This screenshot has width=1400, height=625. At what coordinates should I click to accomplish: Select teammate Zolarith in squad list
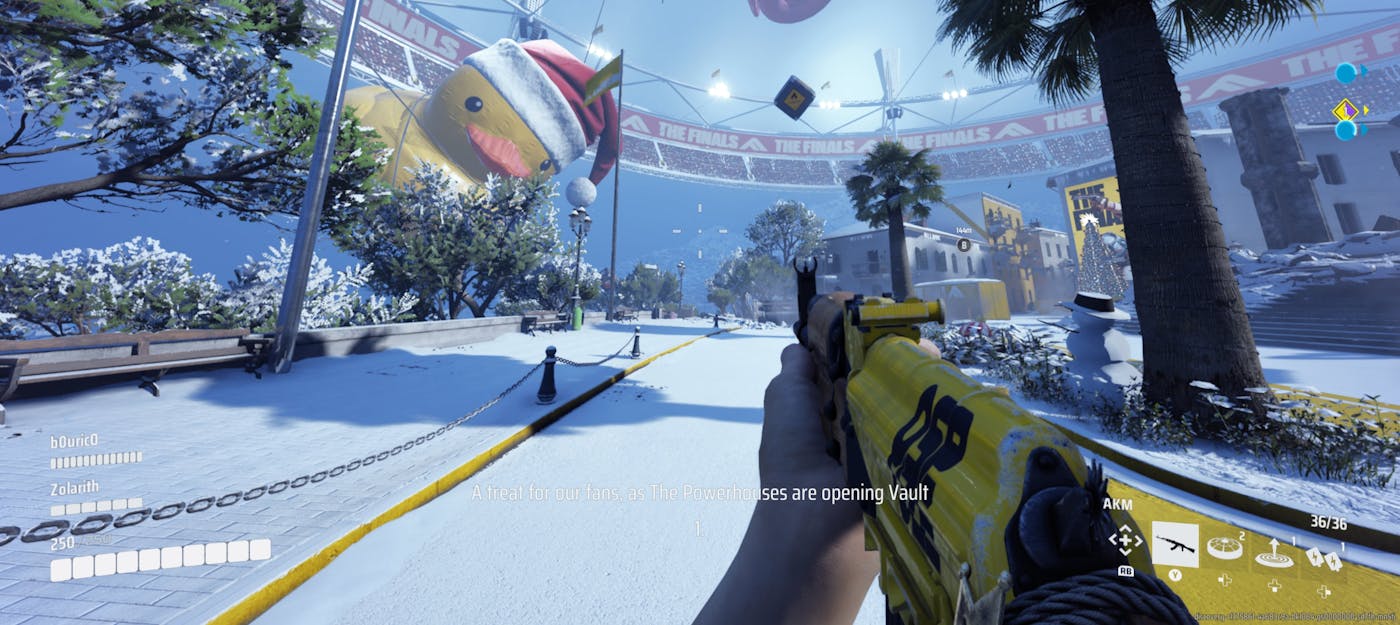(77, 488)
